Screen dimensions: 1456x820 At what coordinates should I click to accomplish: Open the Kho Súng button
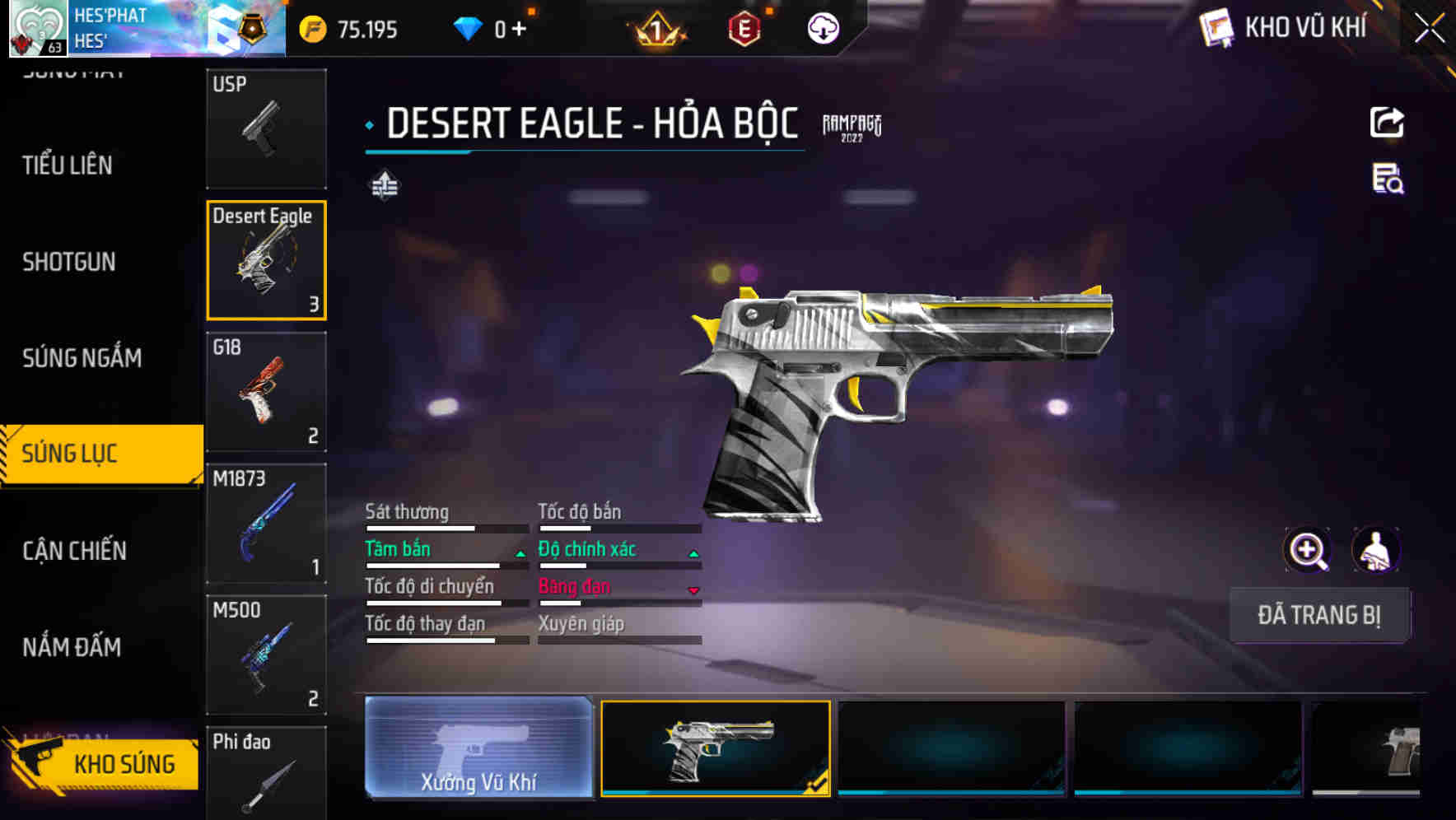coord(103,763)
